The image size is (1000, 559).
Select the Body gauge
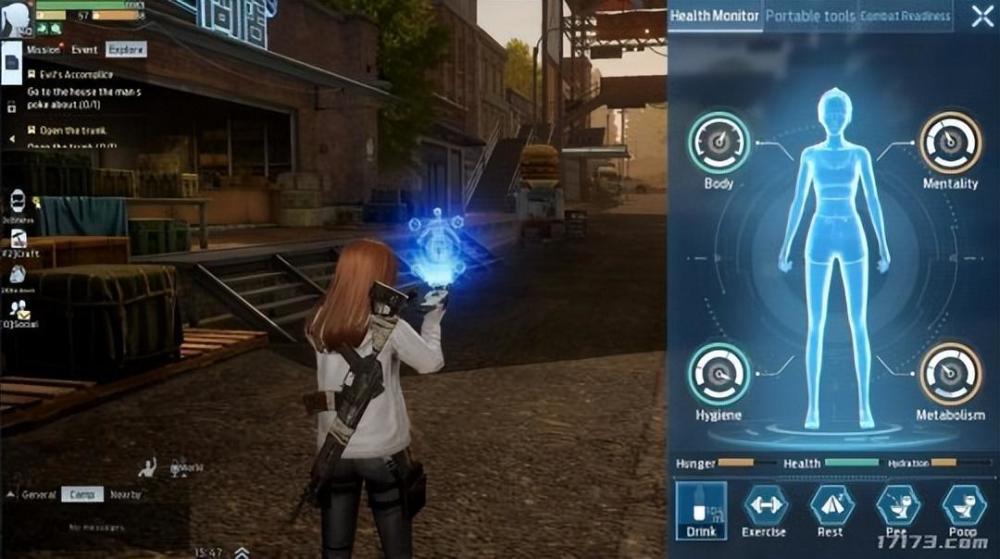click(x=718, y=142)
